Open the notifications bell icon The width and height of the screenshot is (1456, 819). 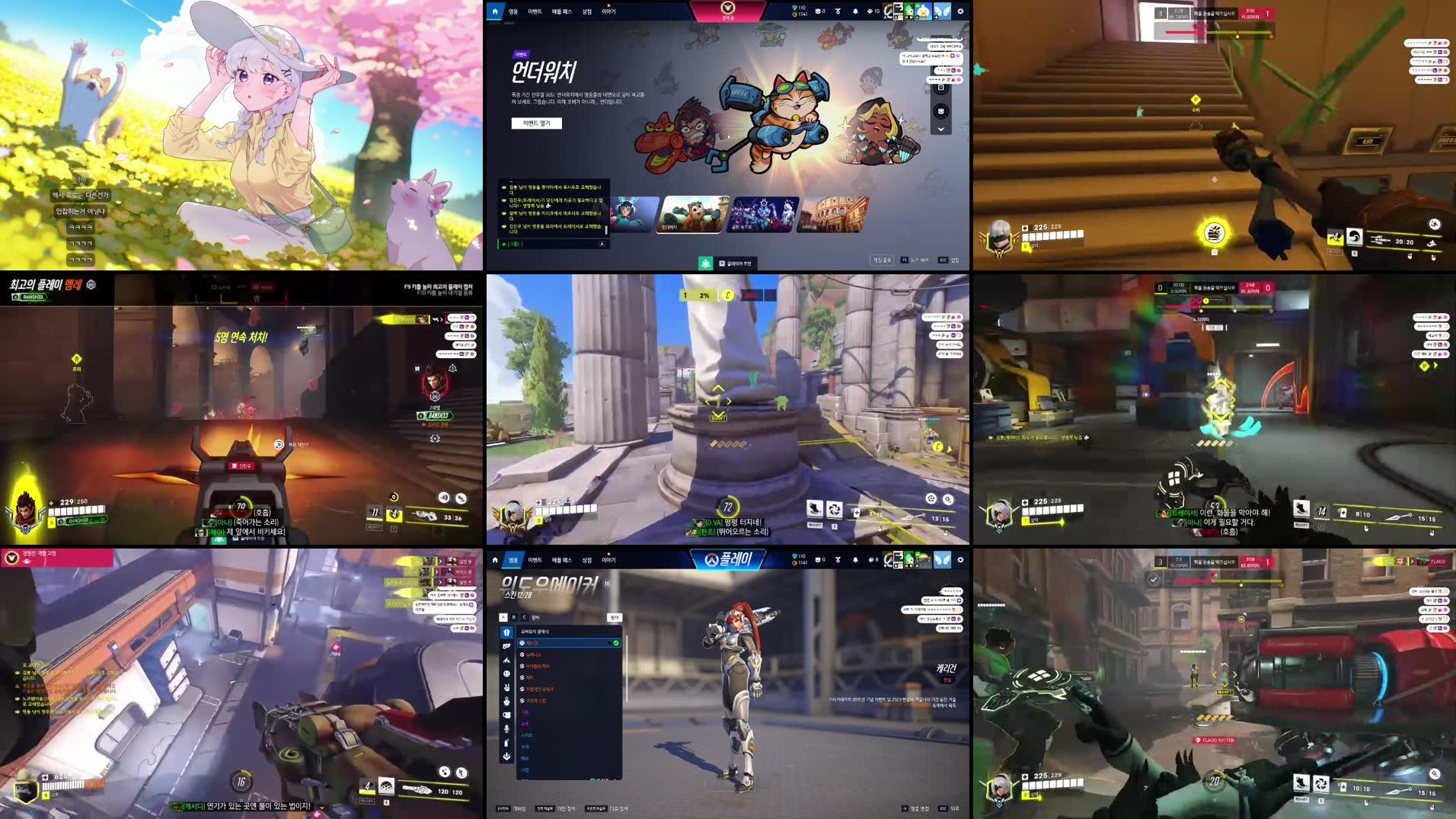coord(854,11)
